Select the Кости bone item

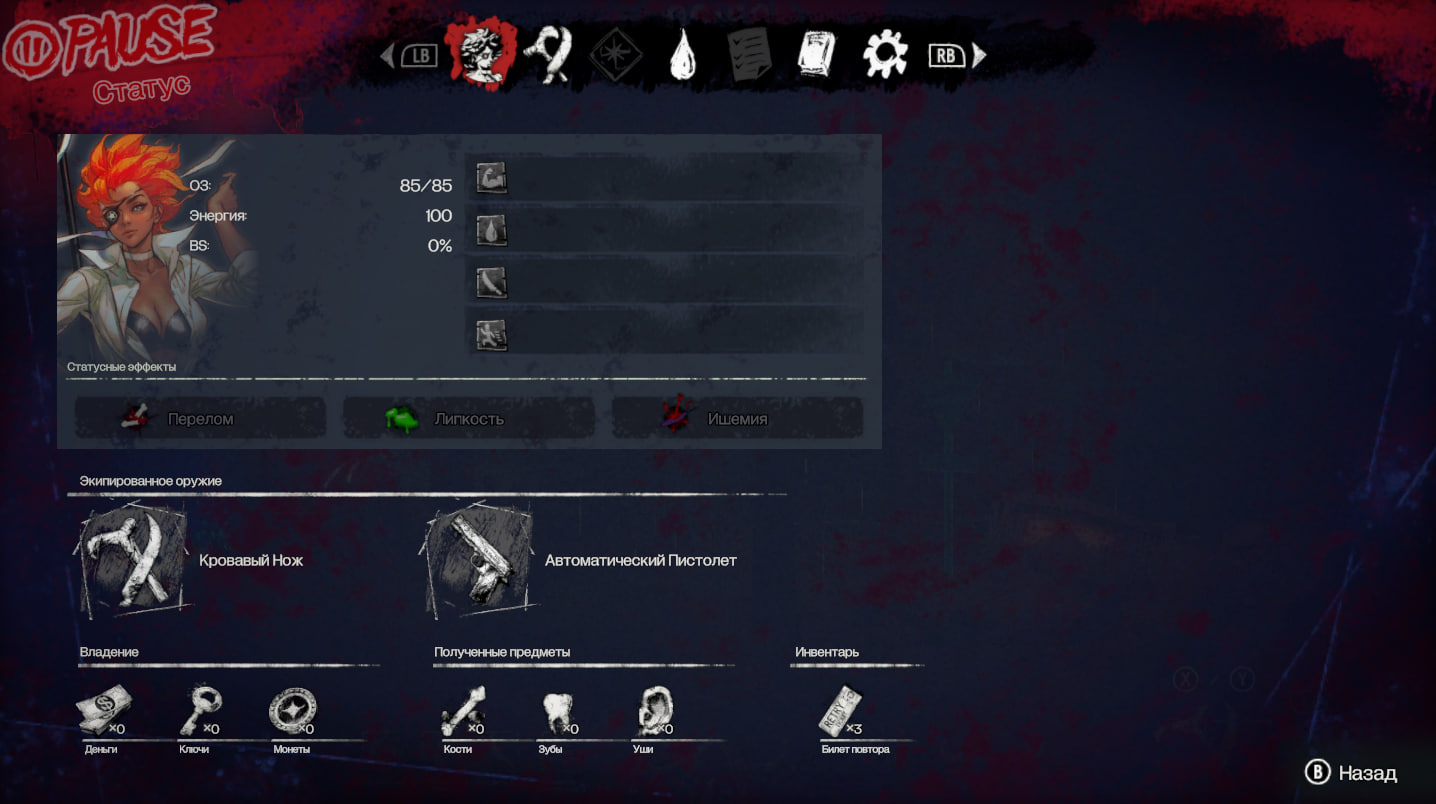pos(461,711)
